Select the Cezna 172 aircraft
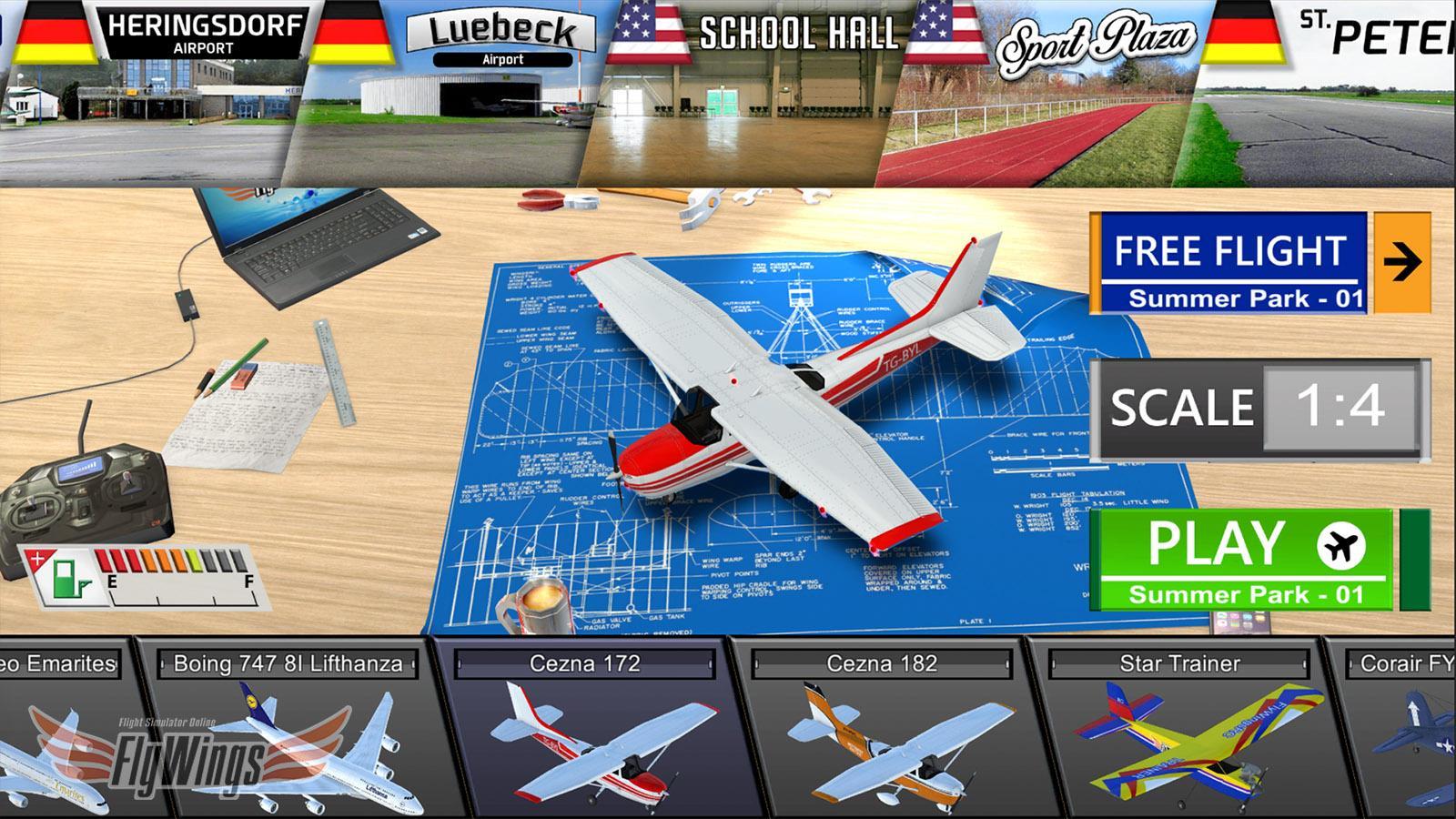Screen dimensions: 1456x819 pyautogui.click(x=582, y=737)
